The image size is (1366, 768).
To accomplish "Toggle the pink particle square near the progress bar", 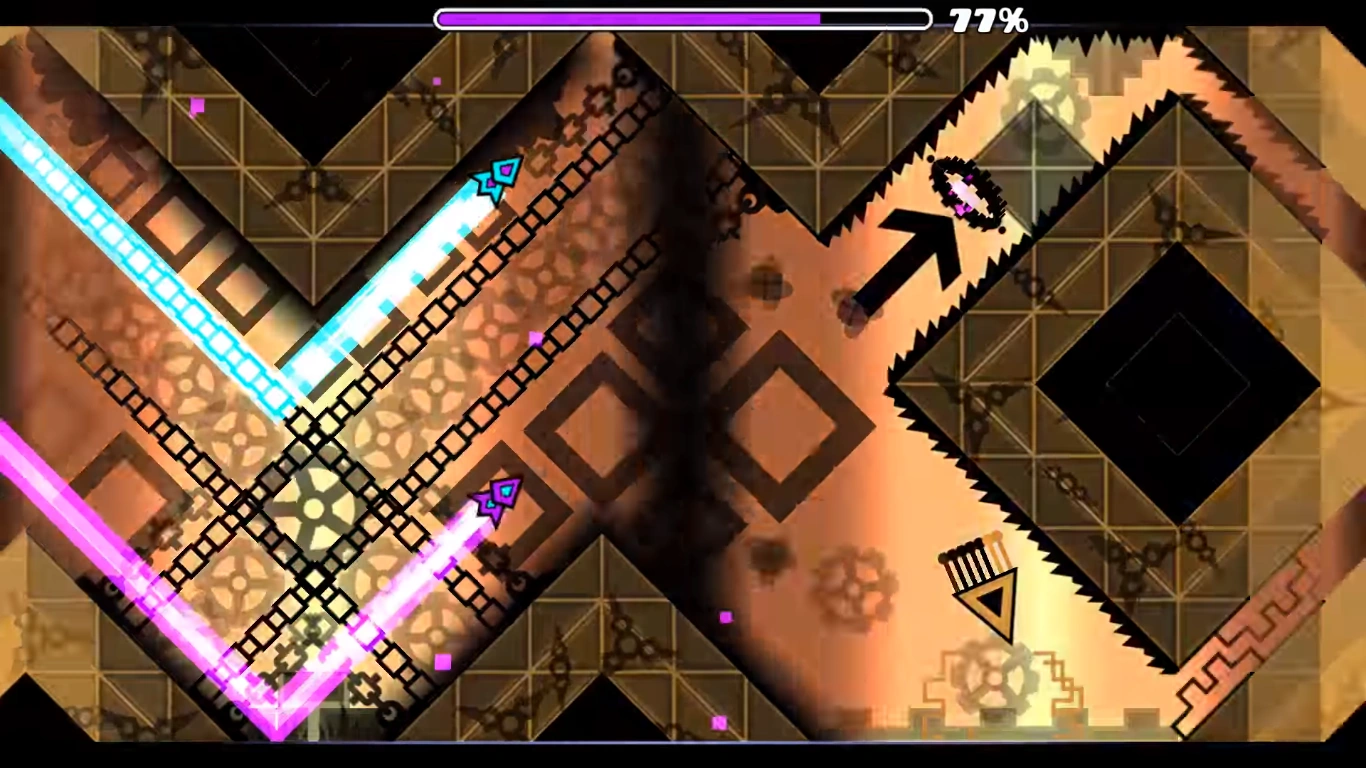I will (436, 81).
